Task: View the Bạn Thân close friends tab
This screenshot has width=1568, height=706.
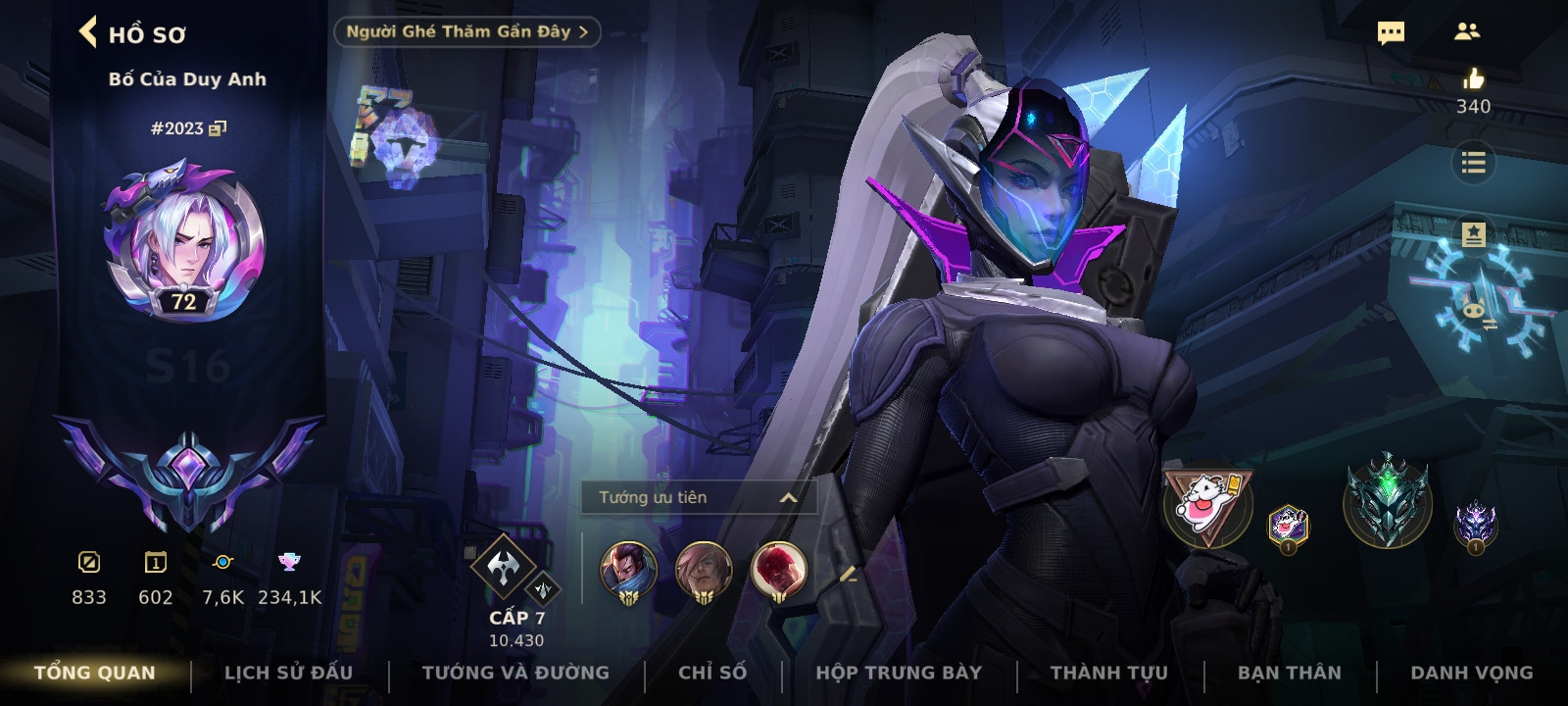Action: pyautogui.click(x=1290, y=673)
